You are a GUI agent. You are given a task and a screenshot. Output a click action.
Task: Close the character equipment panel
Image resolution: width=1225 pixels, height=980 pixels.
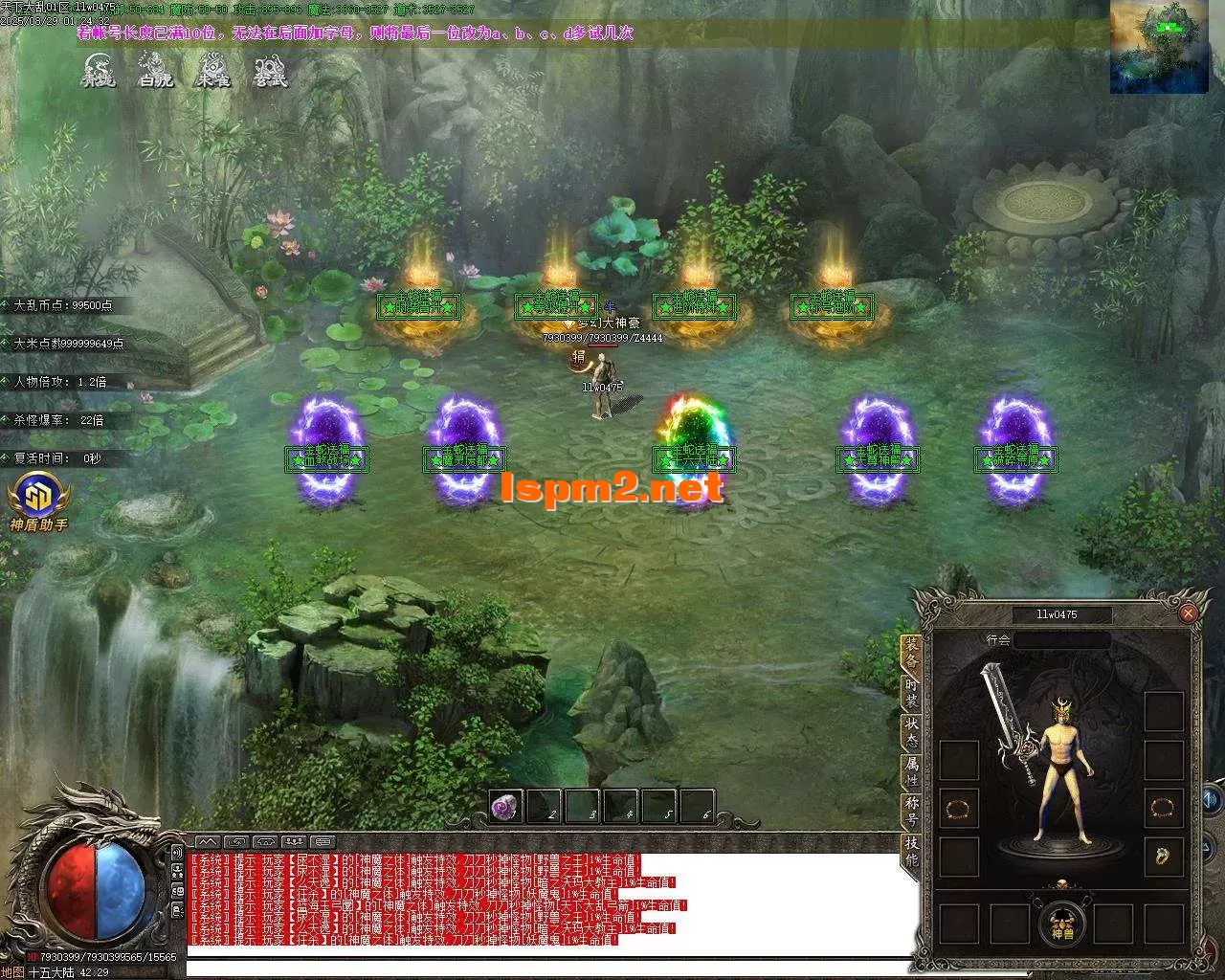click(x=1188, y=613)
